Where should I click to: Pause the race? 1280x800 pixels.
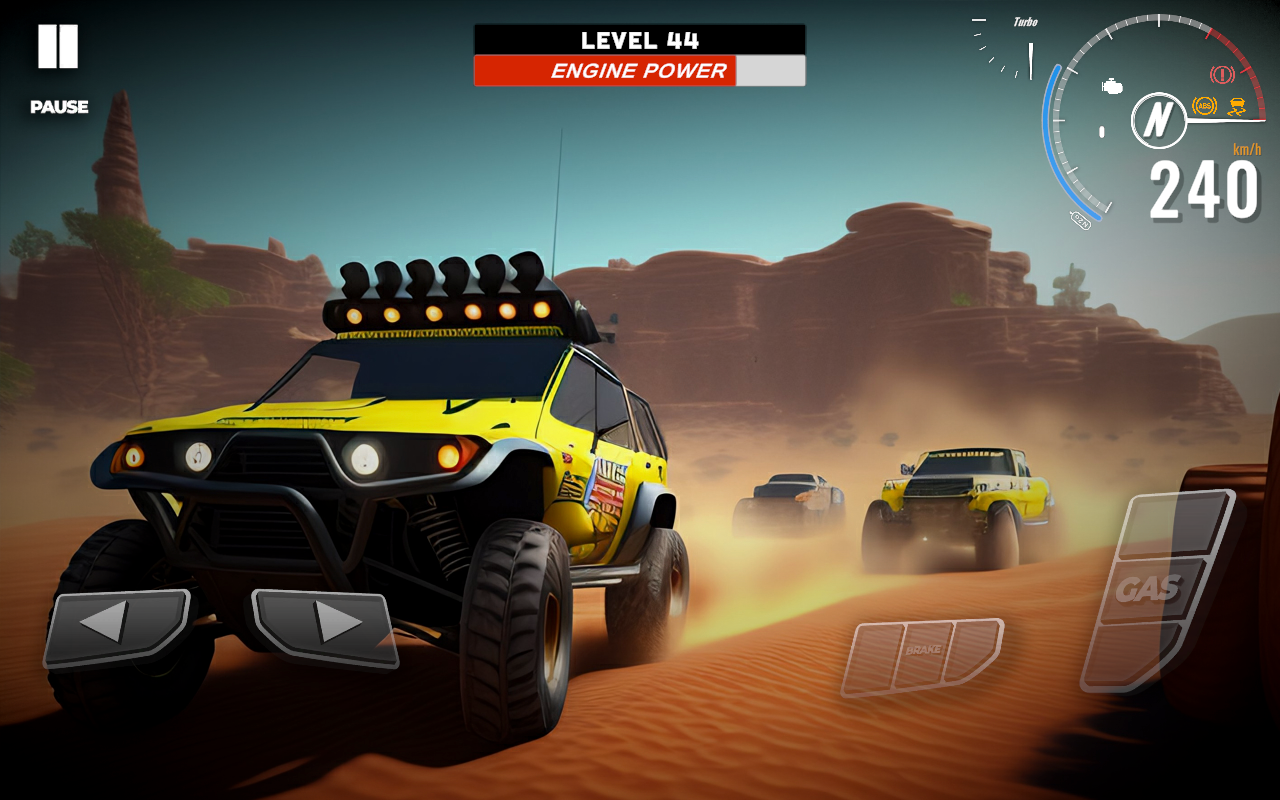[x=58, y=48]
